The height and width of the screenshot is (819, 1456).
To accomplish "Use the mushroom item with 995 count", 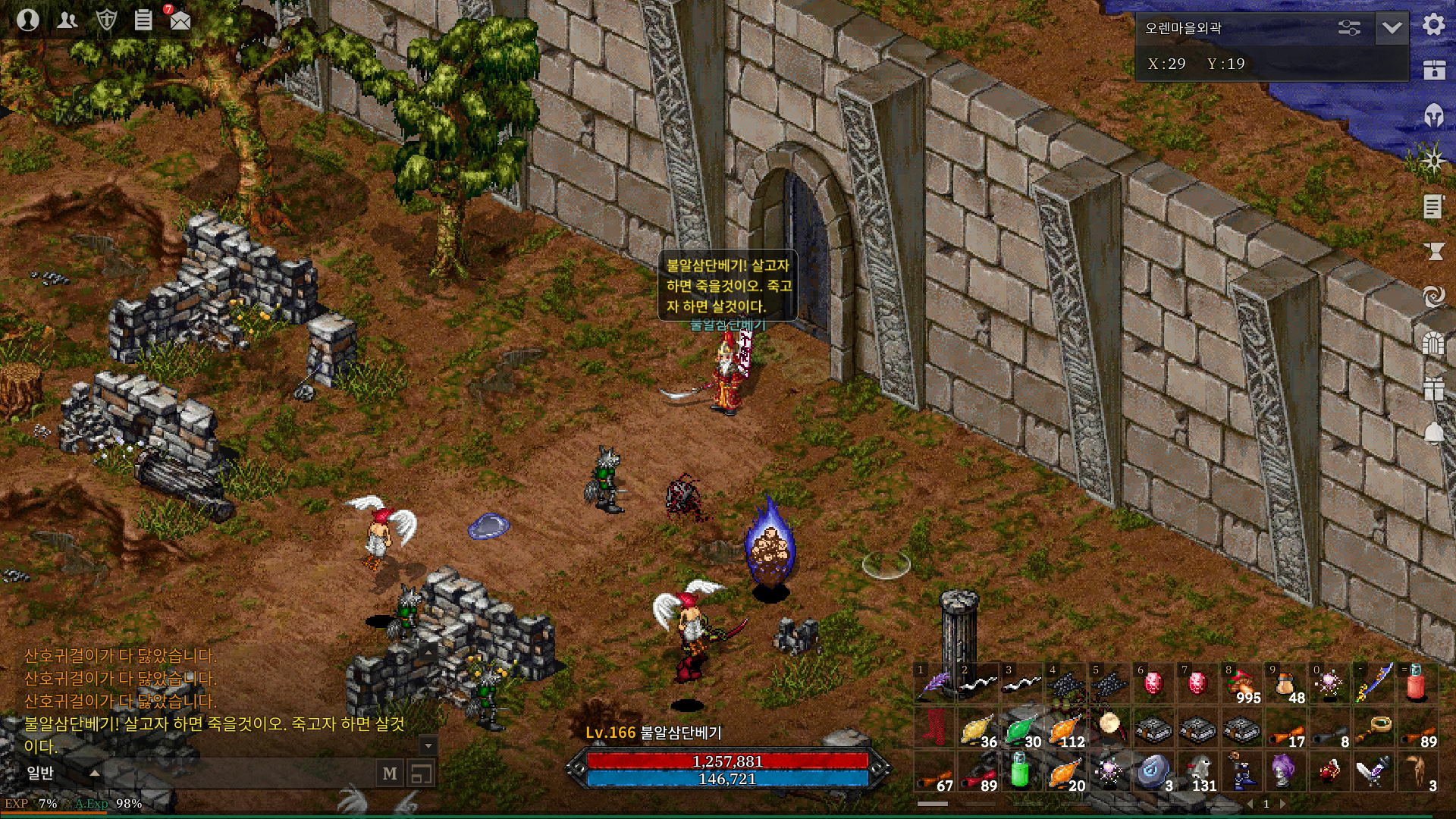I will pyautogui.click(x=1243, y=683).
